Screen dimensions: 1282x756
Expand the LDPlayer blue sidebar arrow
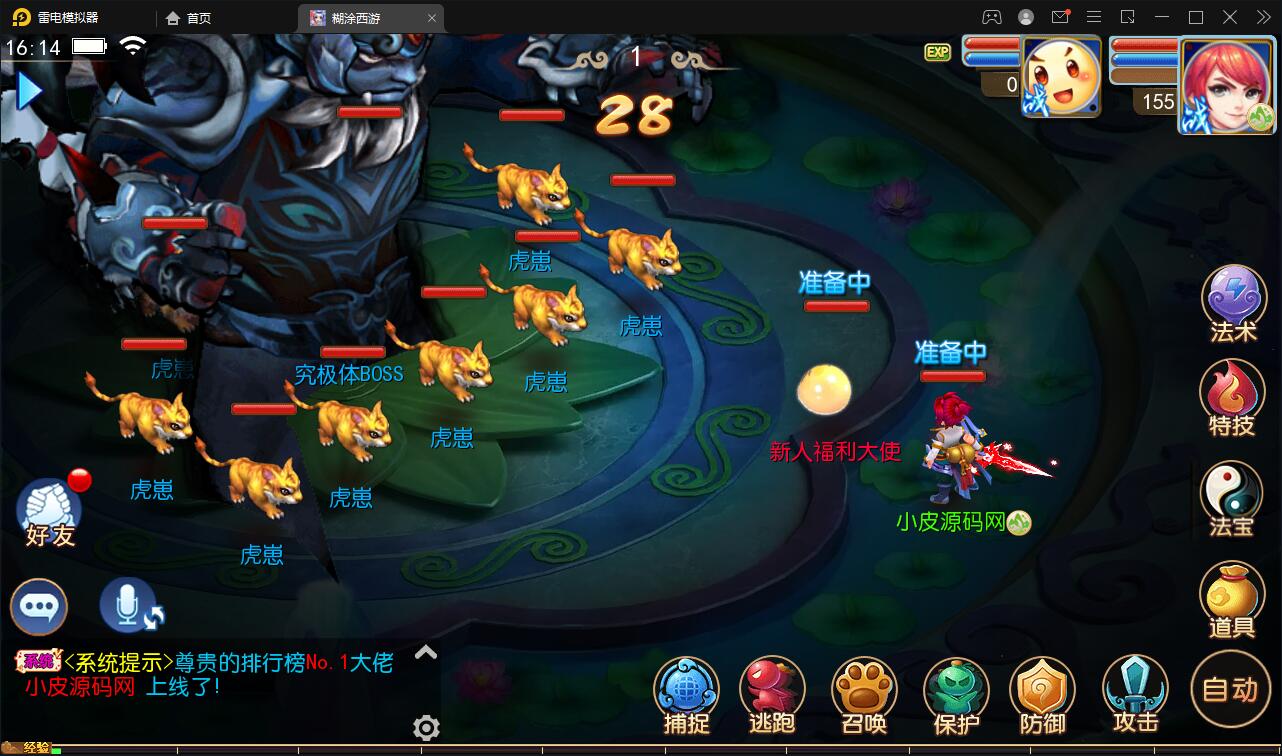coord(28,90)
